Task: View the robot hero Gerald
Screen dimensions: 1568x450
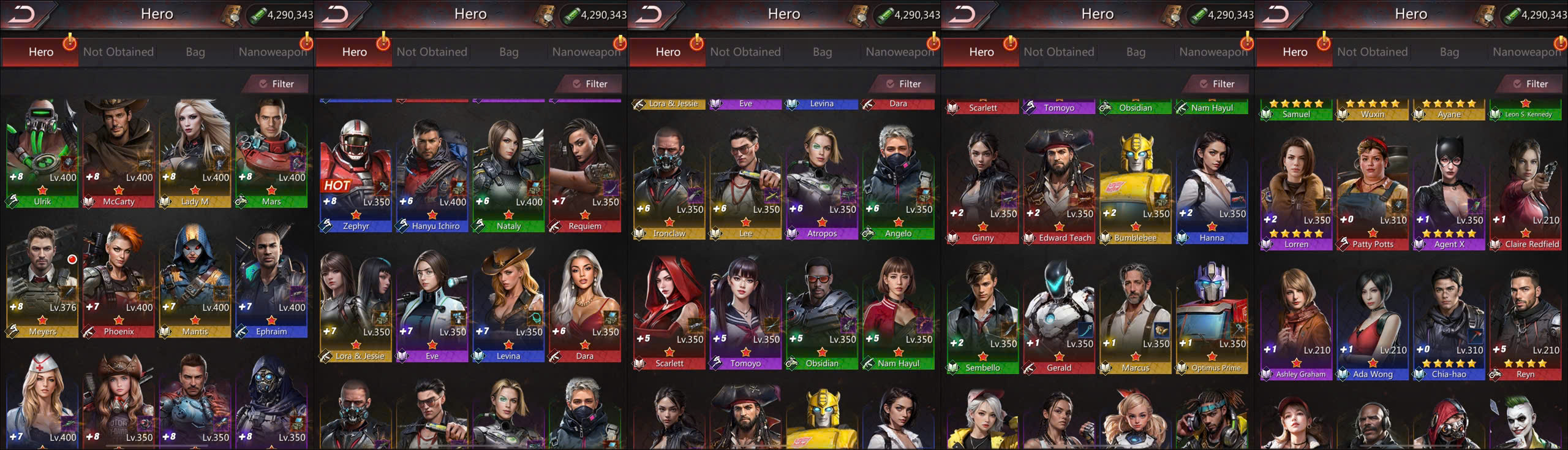Action: [x=1059, y=316]
